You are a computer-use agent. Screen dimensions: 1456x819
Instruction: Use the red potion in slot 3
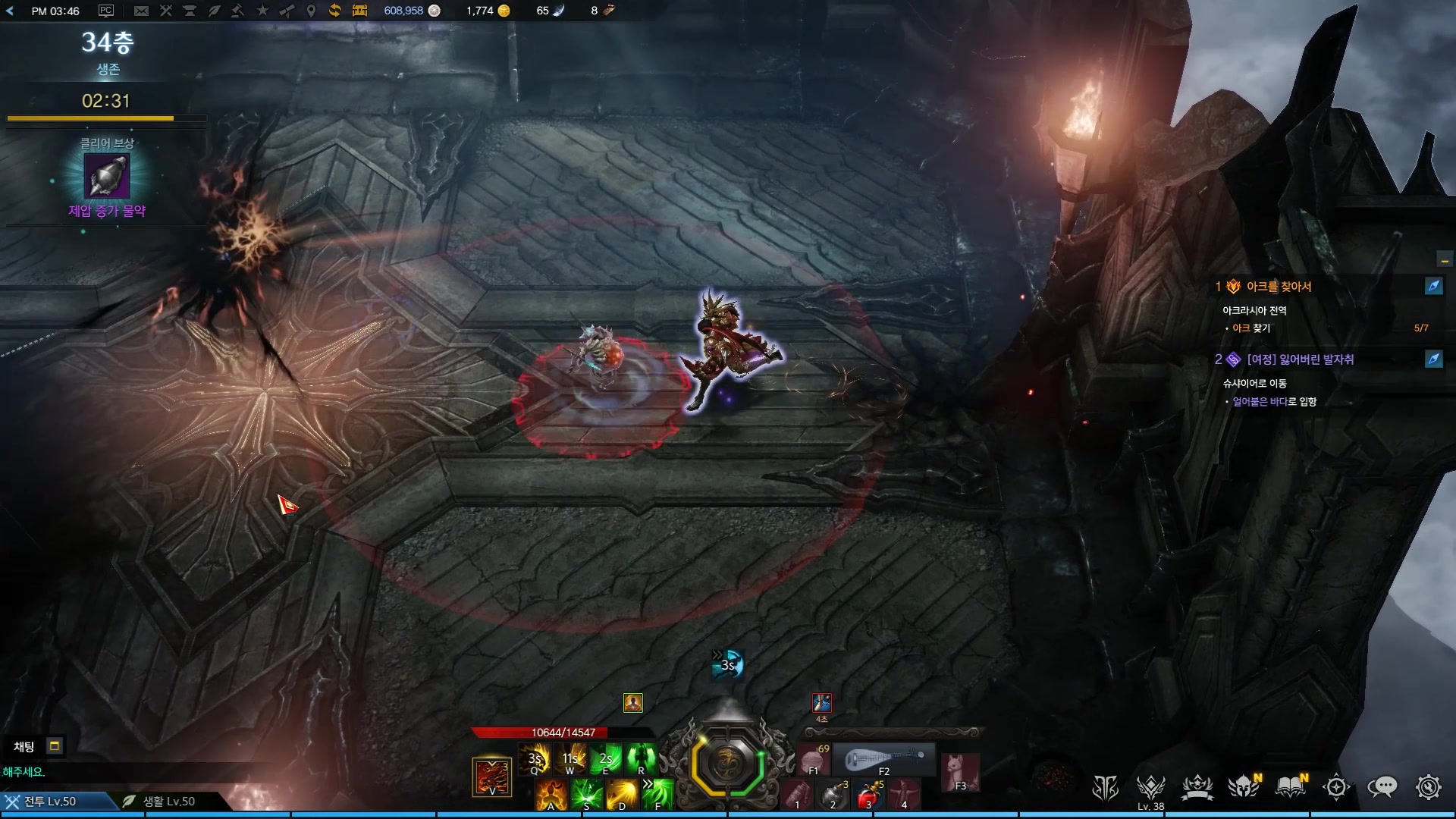click(868, 796)
